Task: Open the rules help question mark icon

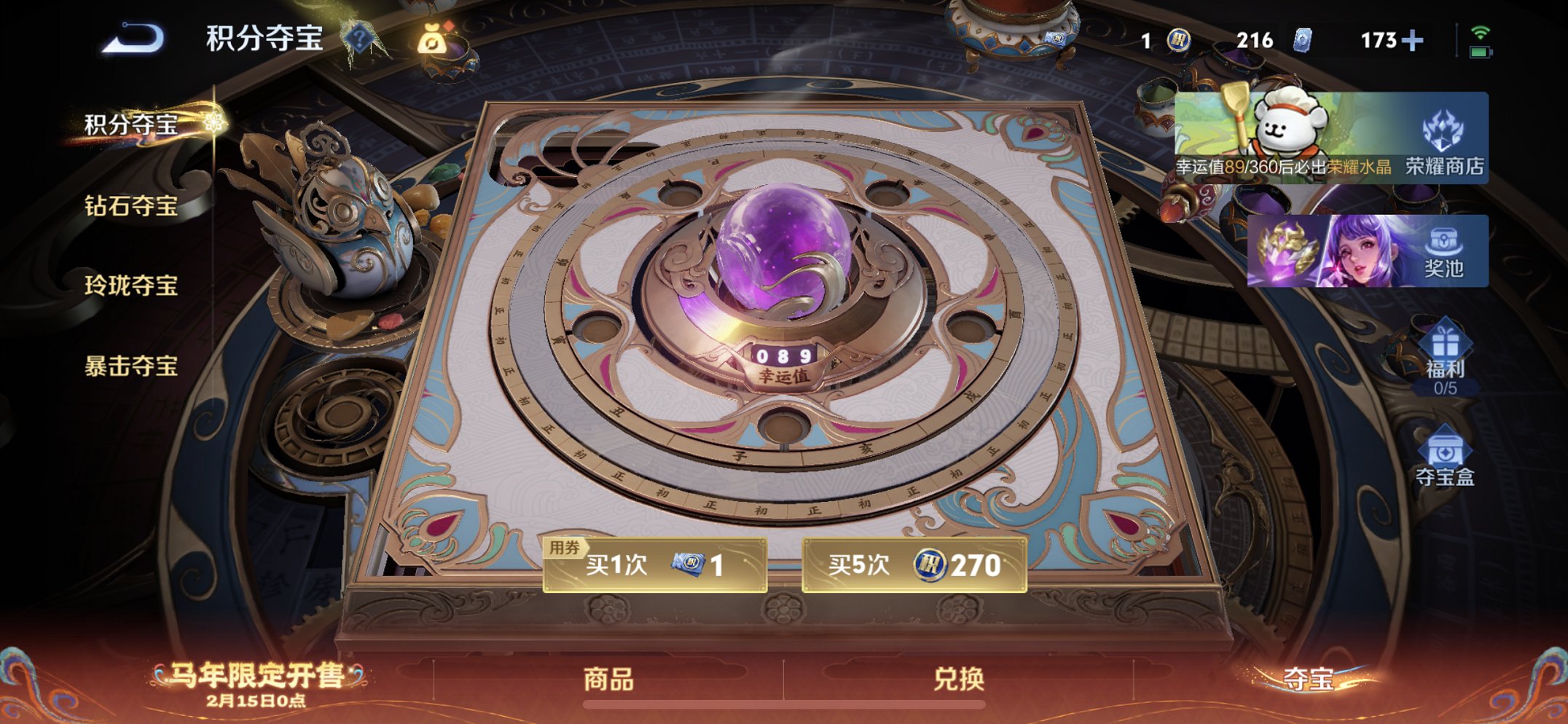Action: click(358, 38)
